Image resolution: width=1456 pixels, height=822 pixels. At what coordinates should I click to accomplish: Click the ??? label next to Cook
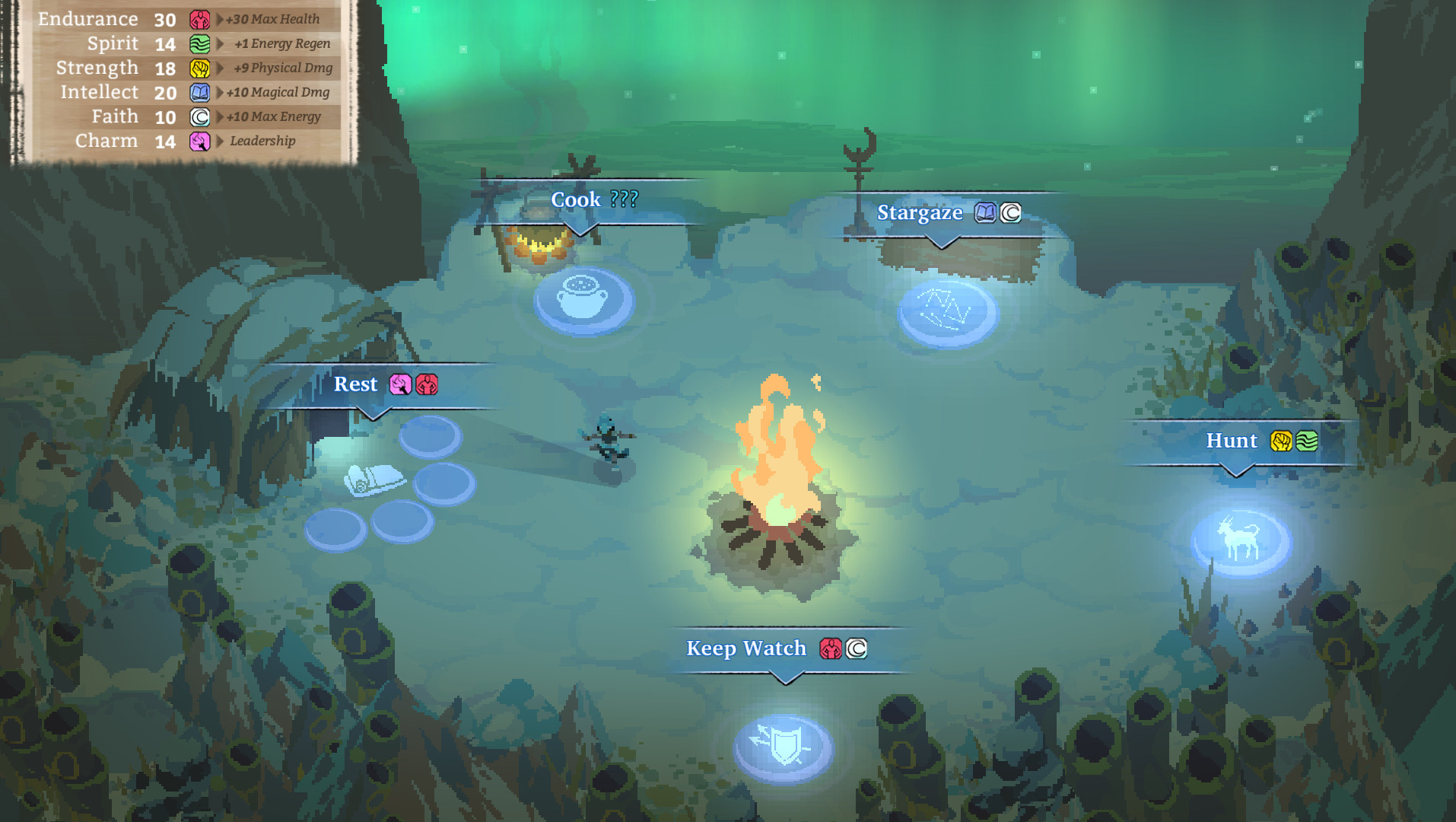(x=625, y=199)
